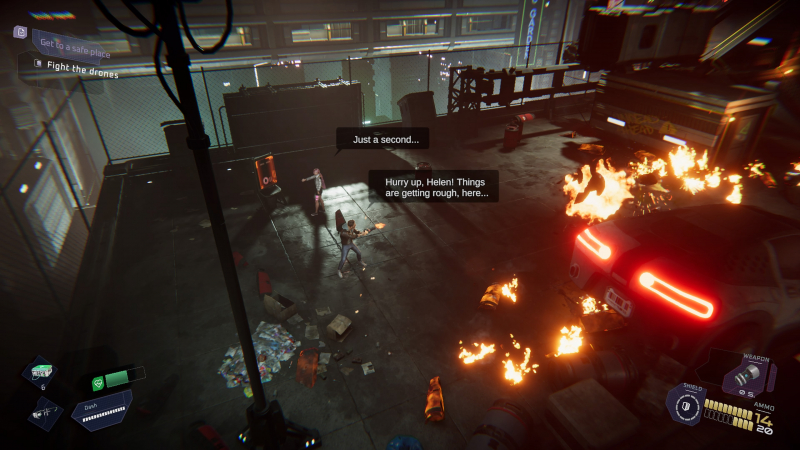Image resolution: width=800 pixels, height=450 pixels.
Task: Activate the Shield ability icon
Action: click(x=685, y=408)
